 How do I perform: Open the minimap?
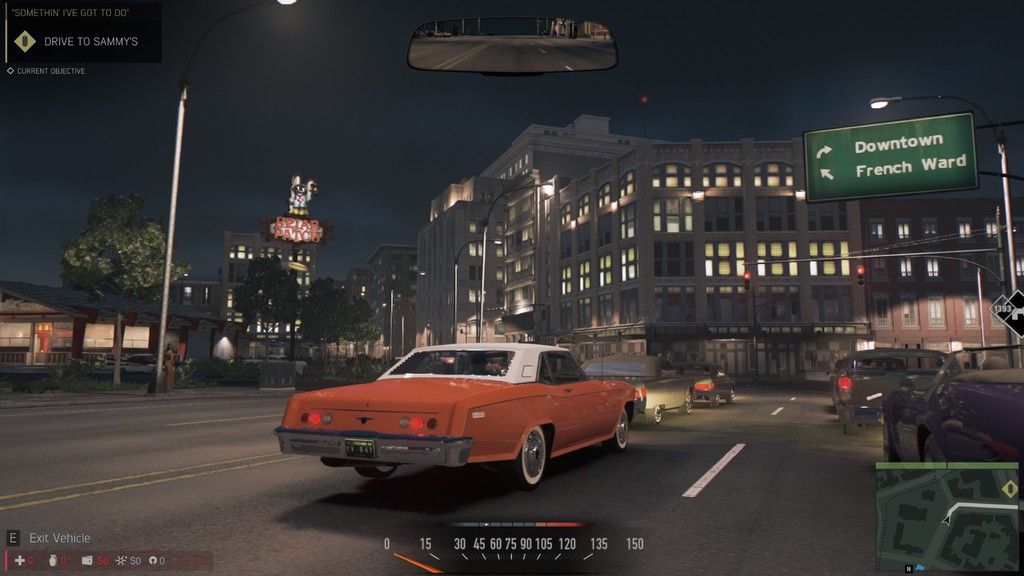[x=946, y=515]
